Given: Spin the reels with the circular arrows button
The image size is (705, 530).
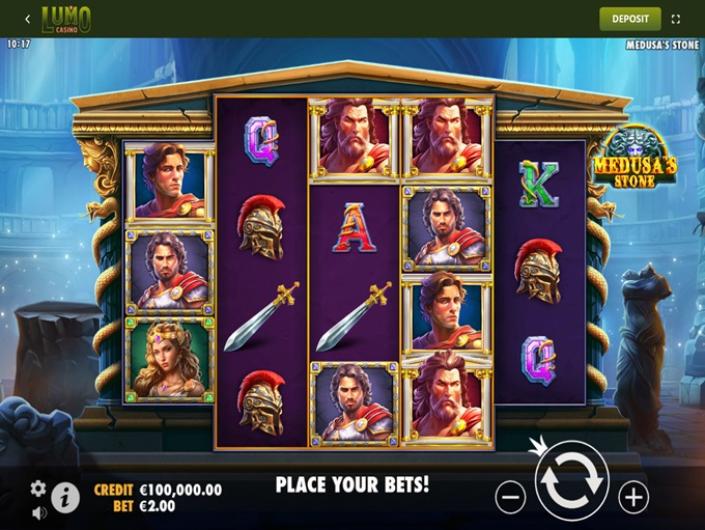Looking at the screenshot, I should [x=572, y=483].
